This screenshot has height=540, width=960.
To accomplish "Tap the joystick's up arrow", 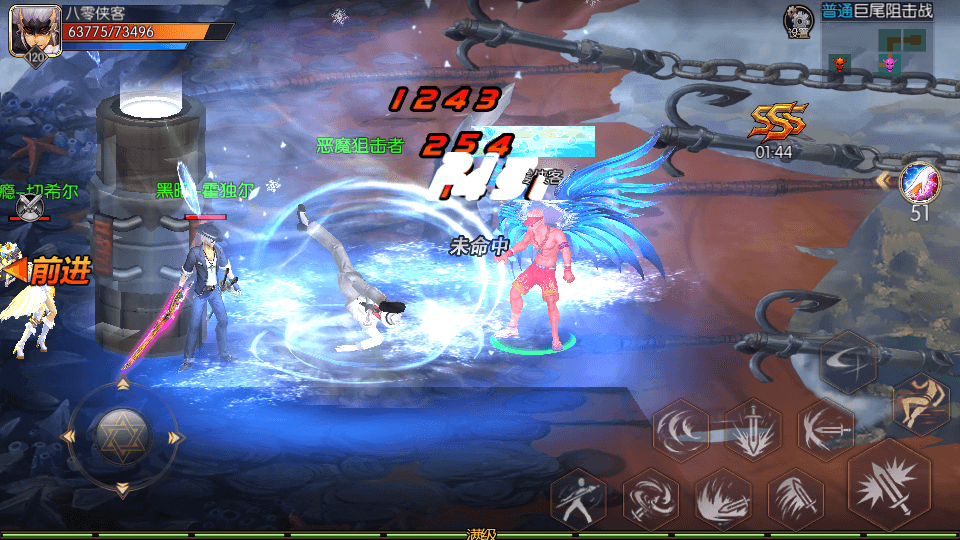I will pyautogui.click(x=123, y=384).
